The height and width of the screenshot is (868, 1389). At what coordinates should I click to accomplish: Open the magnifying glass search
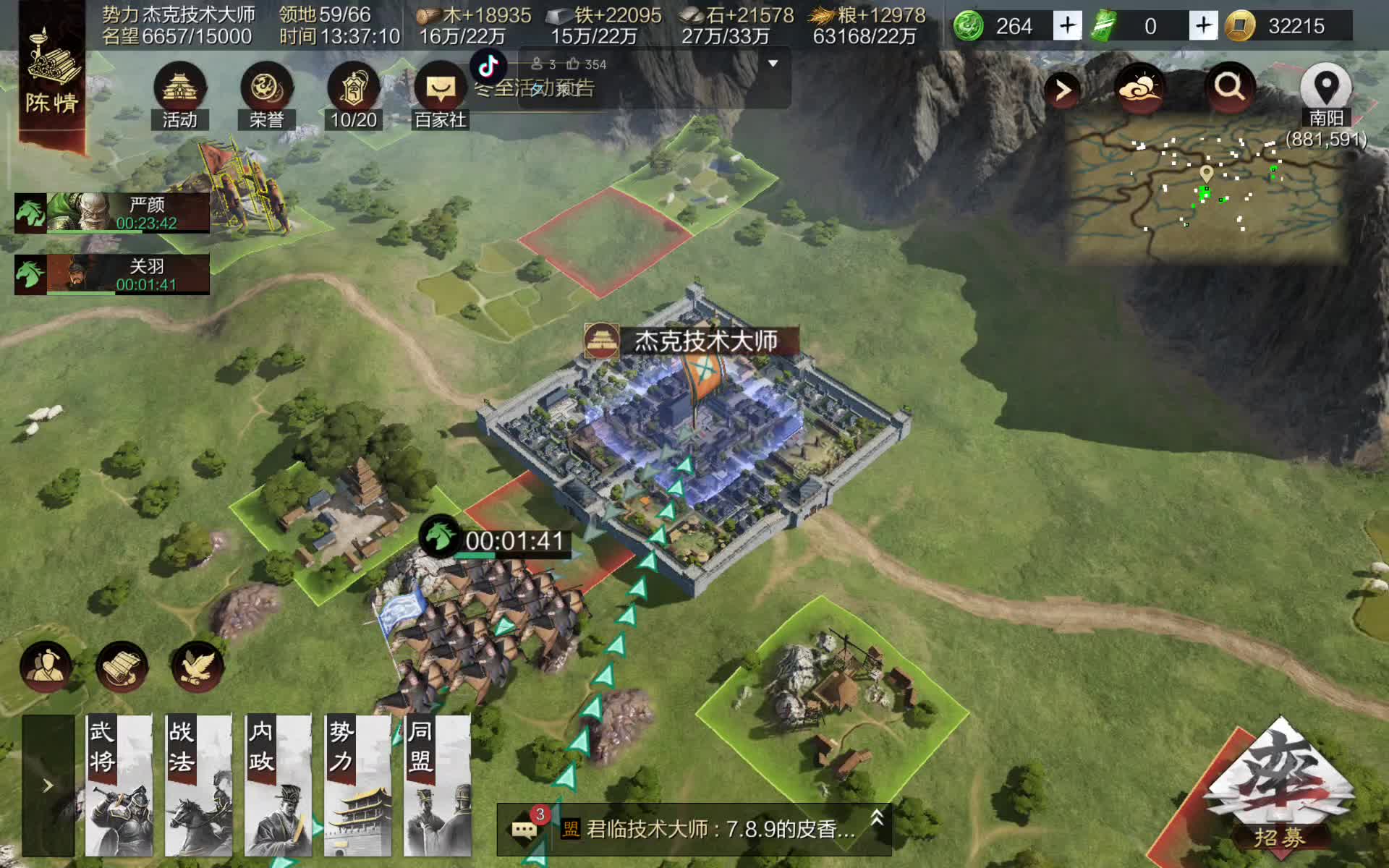1229,88
